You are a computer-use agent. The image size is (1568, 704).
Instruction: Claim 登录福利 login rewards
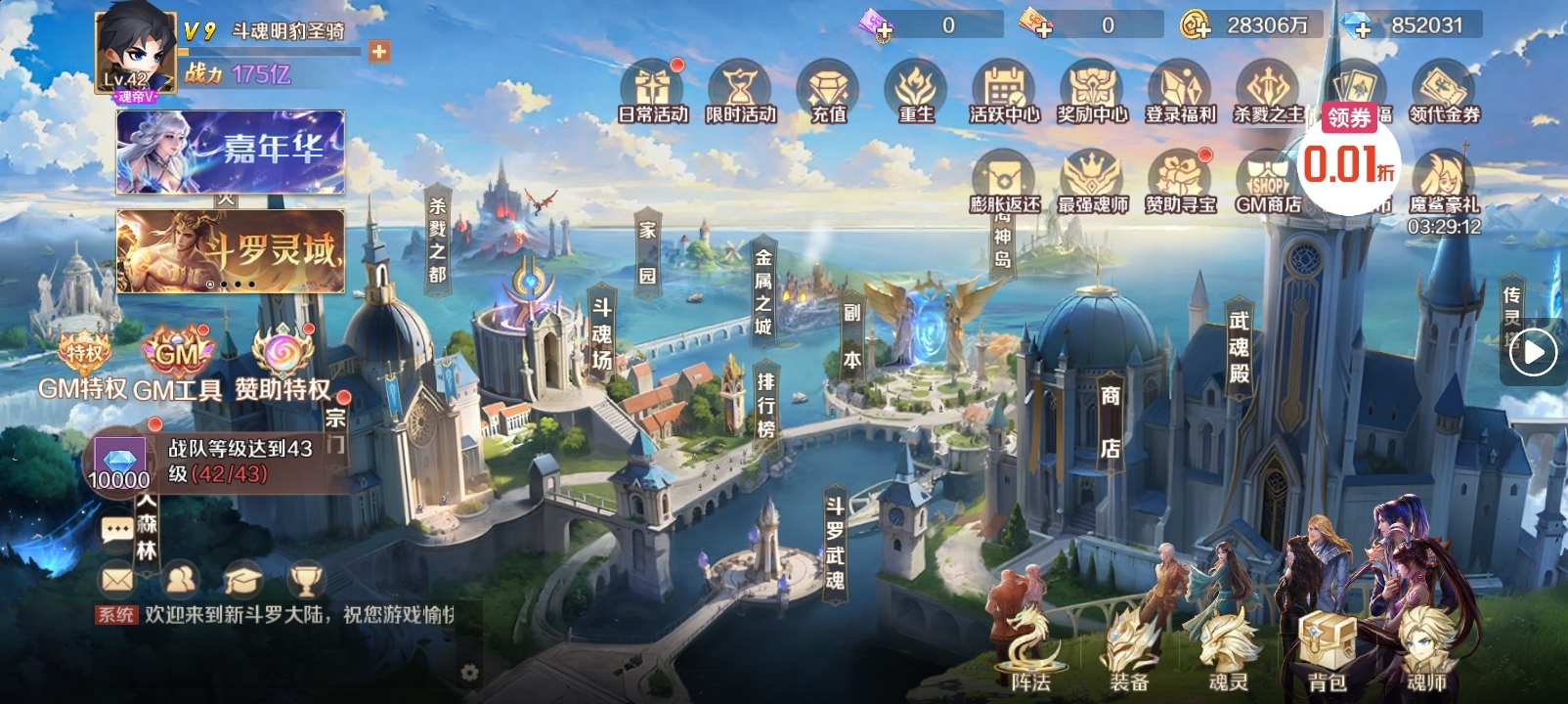coord(1180,90)
